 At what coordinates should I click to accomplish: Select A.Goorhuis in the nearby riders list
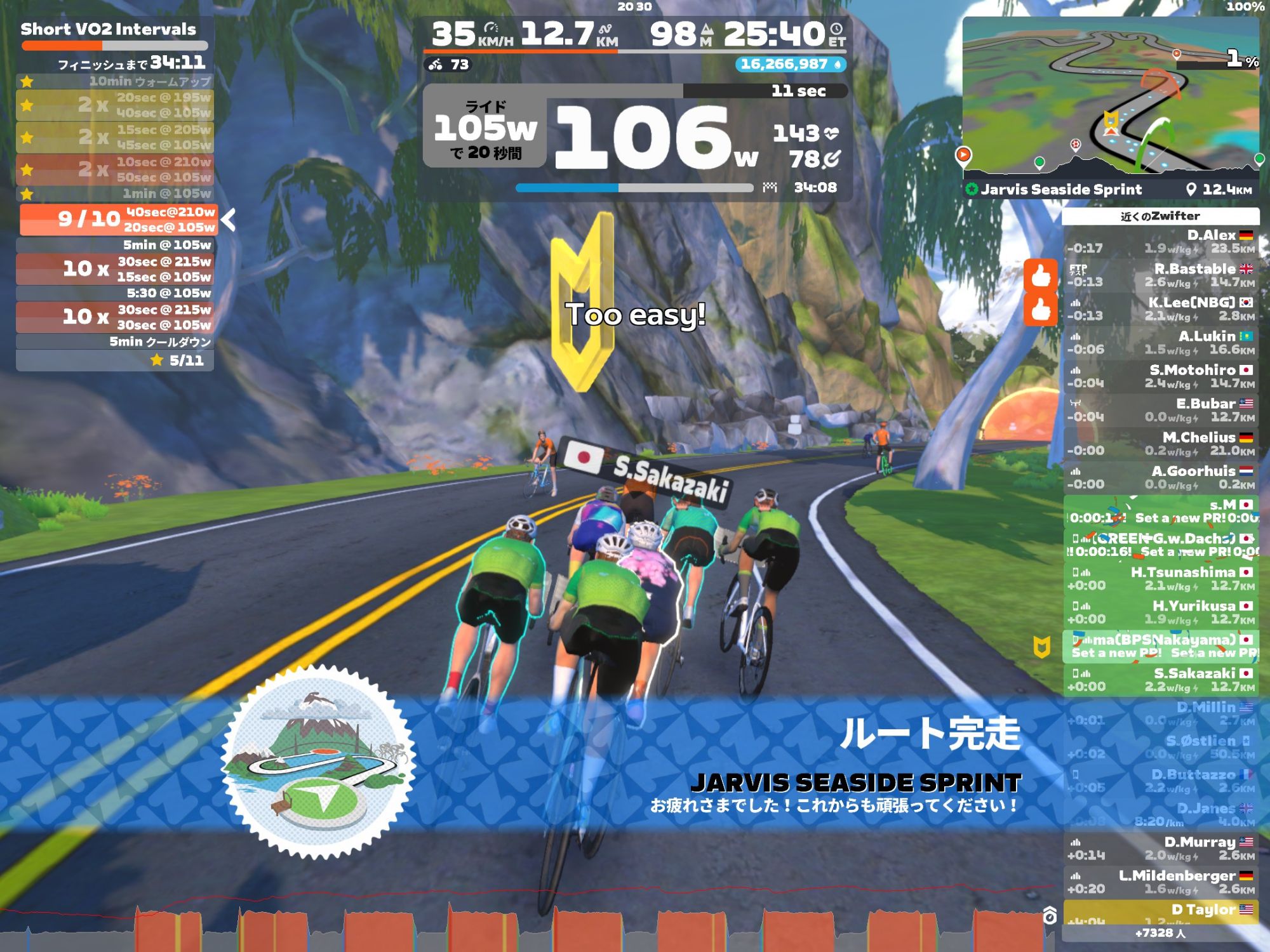[1161, 477]
